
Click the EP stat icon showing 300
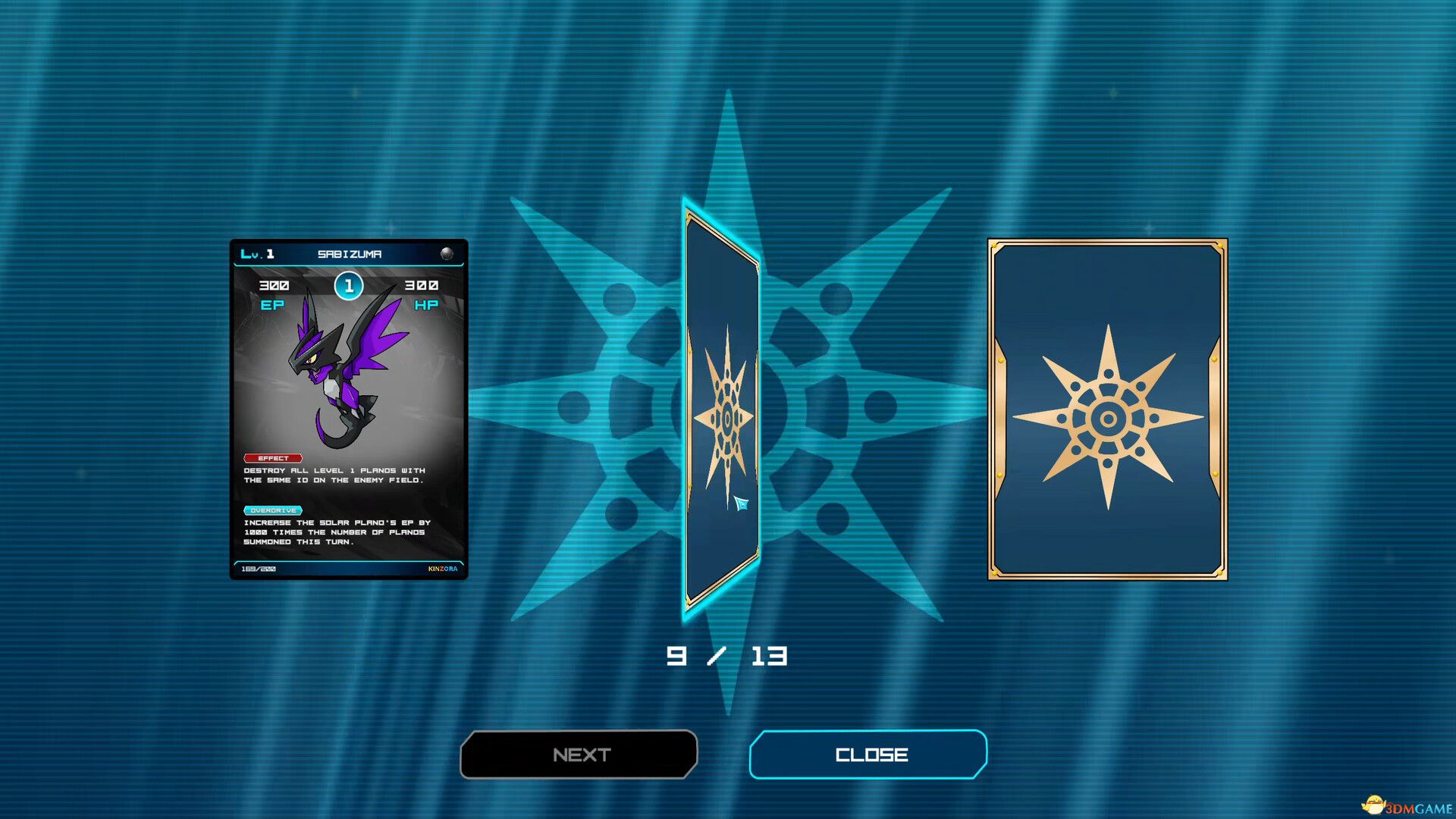pyautogui.click(x=275, y=294)
